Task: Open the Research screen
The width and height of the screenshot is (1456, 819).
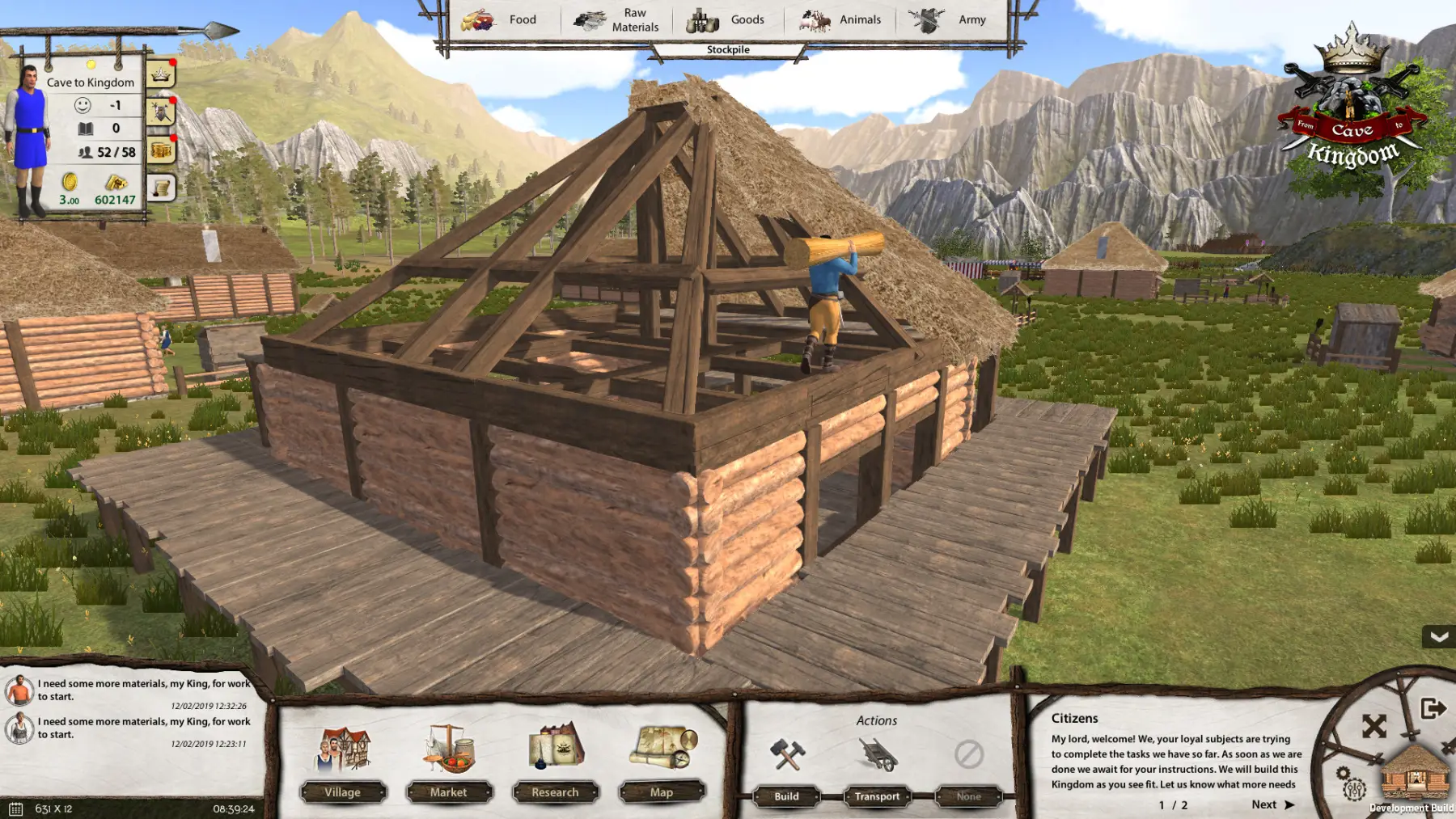Action: [555, 792]
